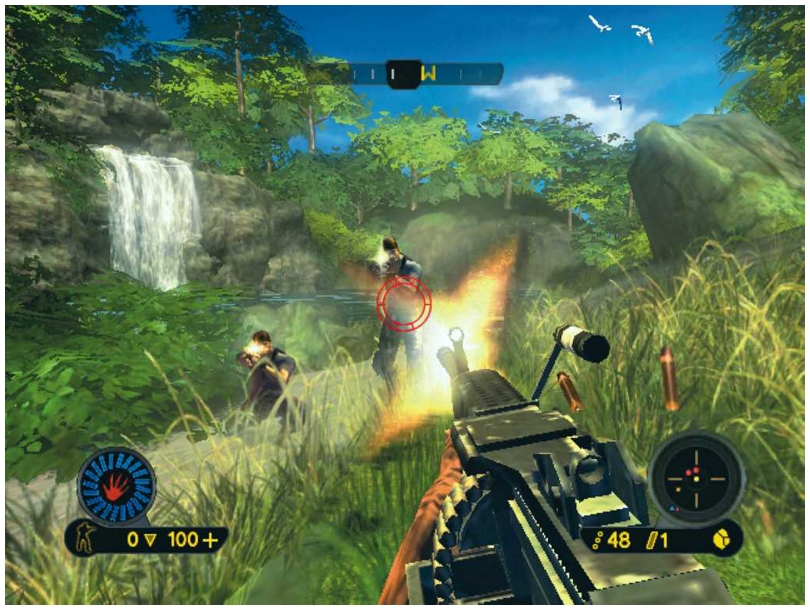Click the circular enemy radar
The width and height of the screenshot is (810, 610).
(697, 478)
